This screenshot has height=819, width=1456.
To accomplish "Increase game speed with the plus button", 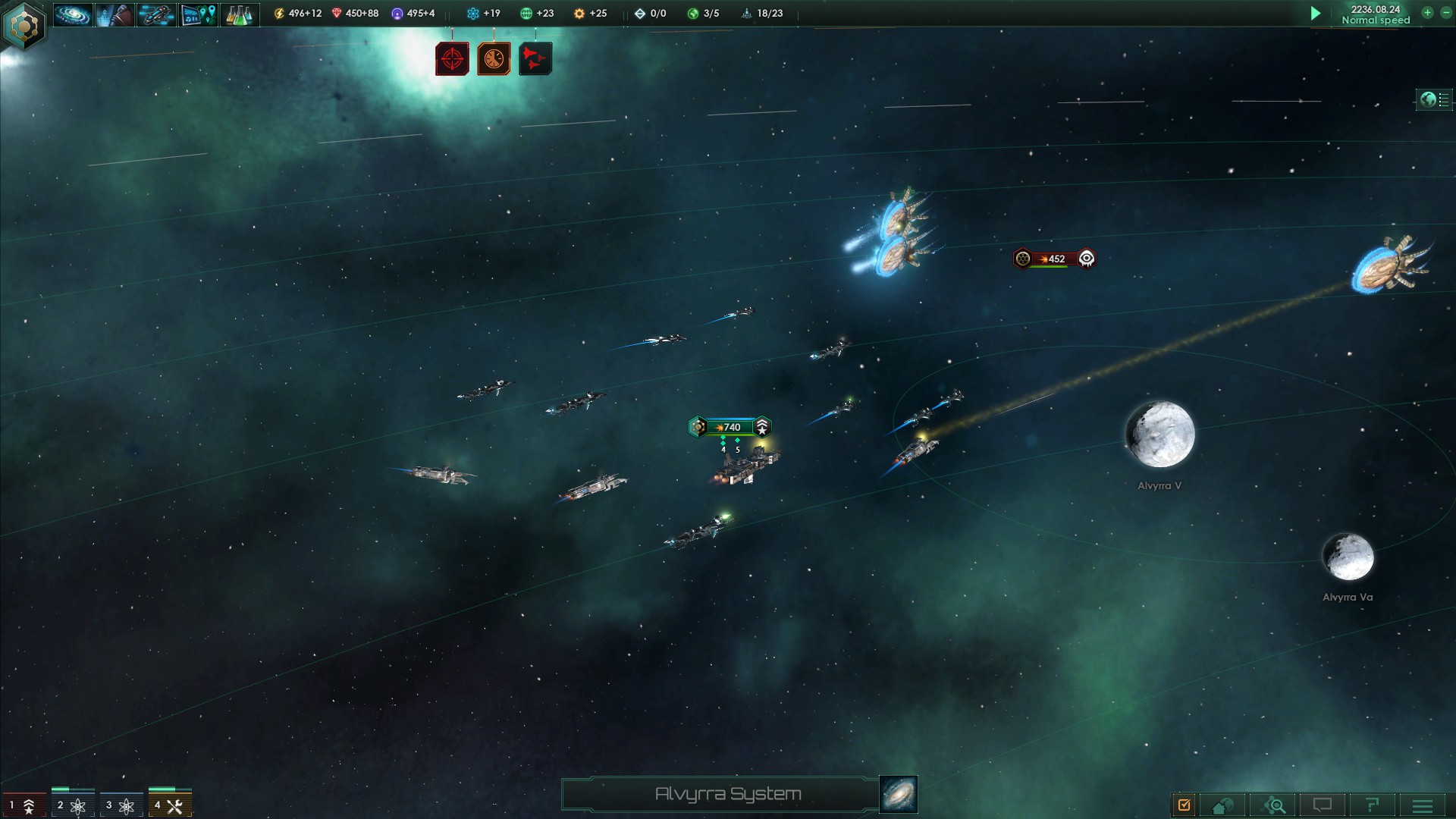I will click(1427, 13).
